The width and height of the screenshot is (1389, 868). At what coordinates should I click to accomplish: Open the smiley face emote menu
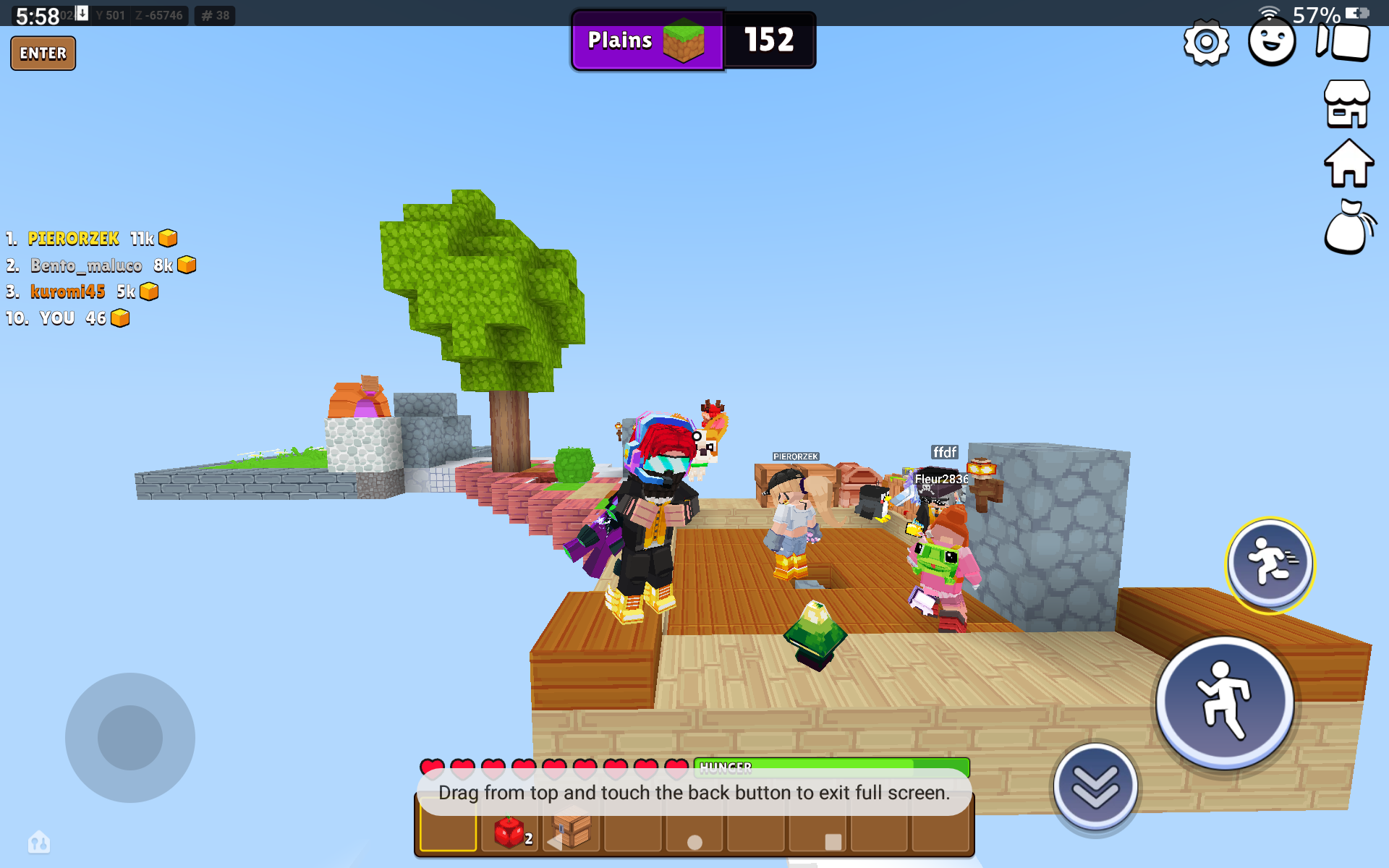coord(1272,42)
